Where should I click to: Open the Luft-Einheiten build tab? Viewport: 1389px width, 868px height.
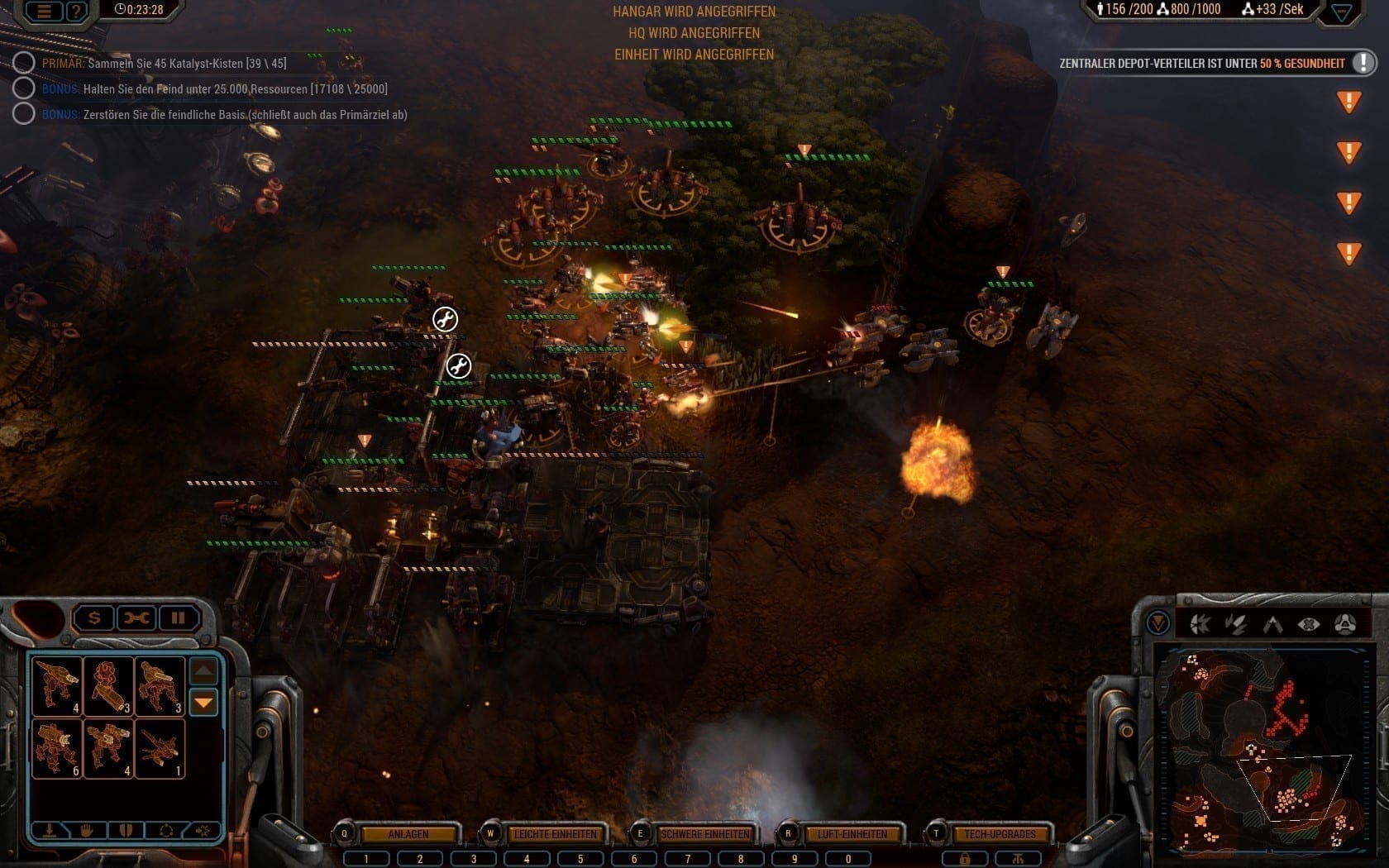[x=852, y=834]
